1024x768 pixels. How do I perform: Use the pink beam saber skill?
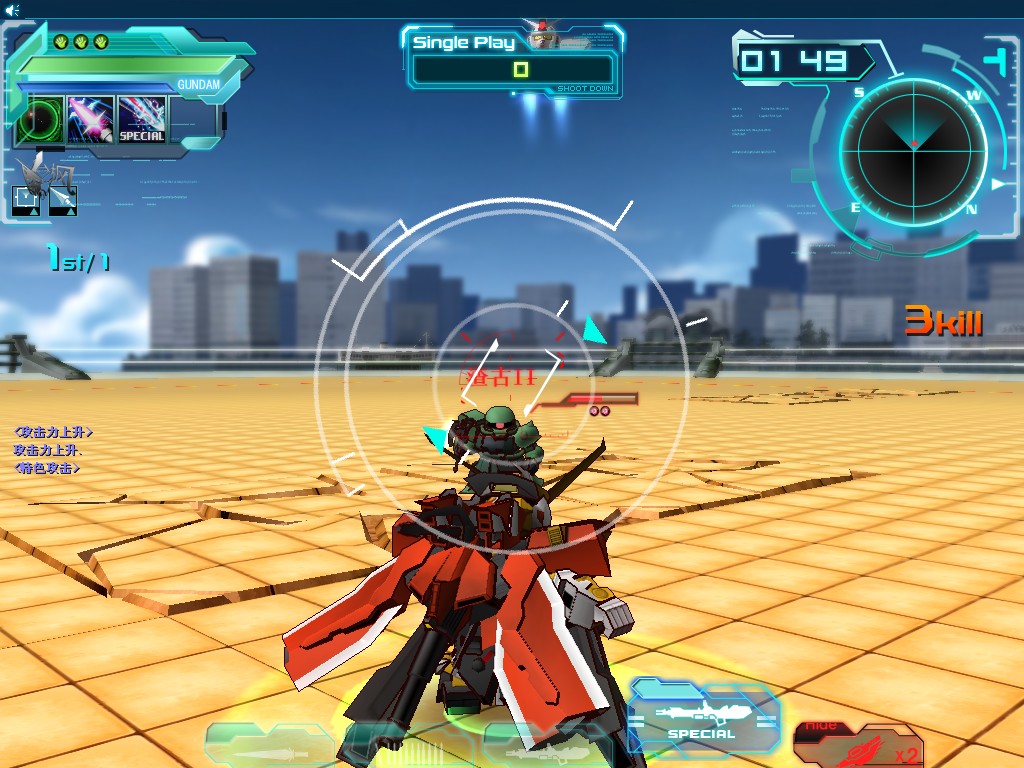click(x=90, y=120)
